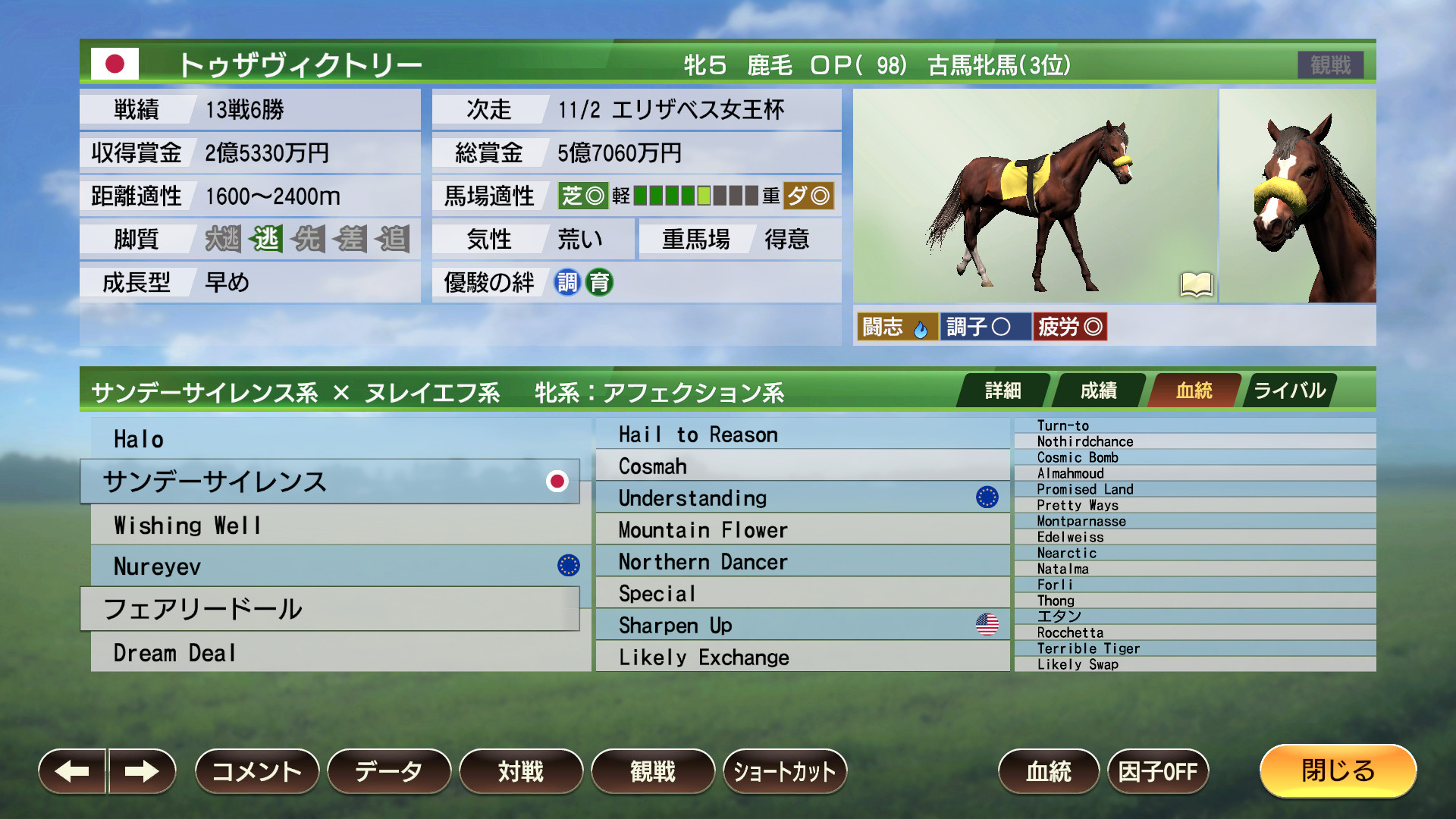1456x819 pixels.
Task: Open the horse's book/profile icon on portrait
Action: (x=1197, y=286)
